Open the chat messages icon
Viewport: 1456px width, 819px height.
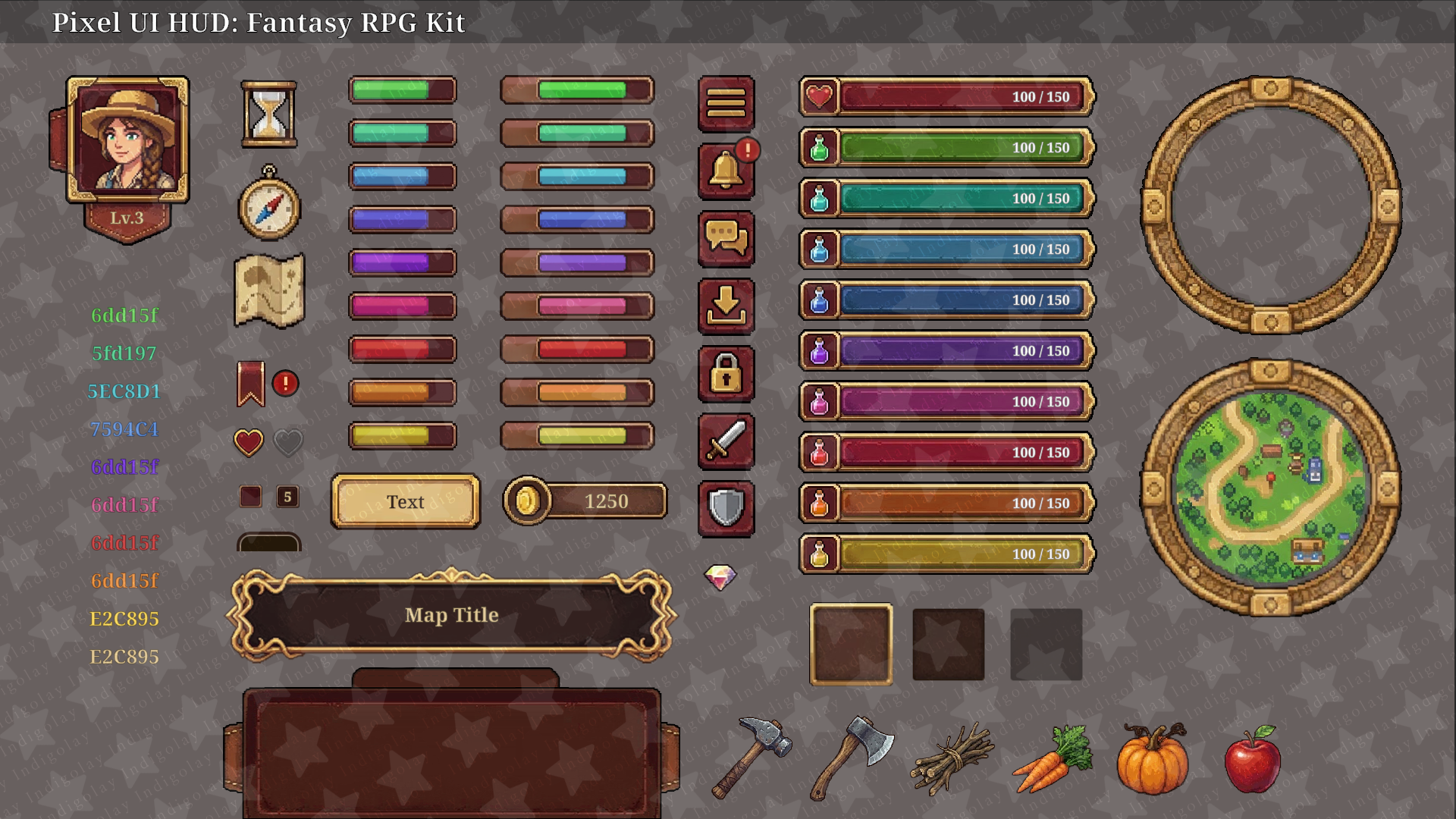click(726, 239)
